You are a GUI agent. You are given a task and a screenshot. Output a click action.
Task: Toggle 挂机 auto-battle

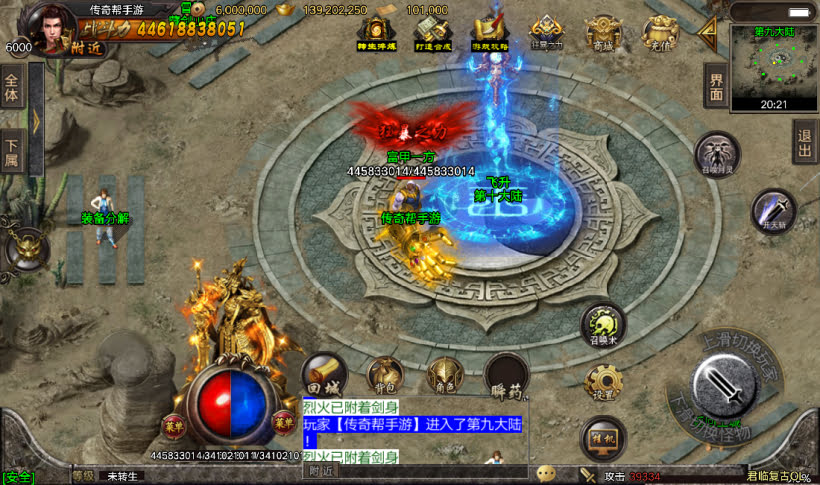tap(603, 436)
